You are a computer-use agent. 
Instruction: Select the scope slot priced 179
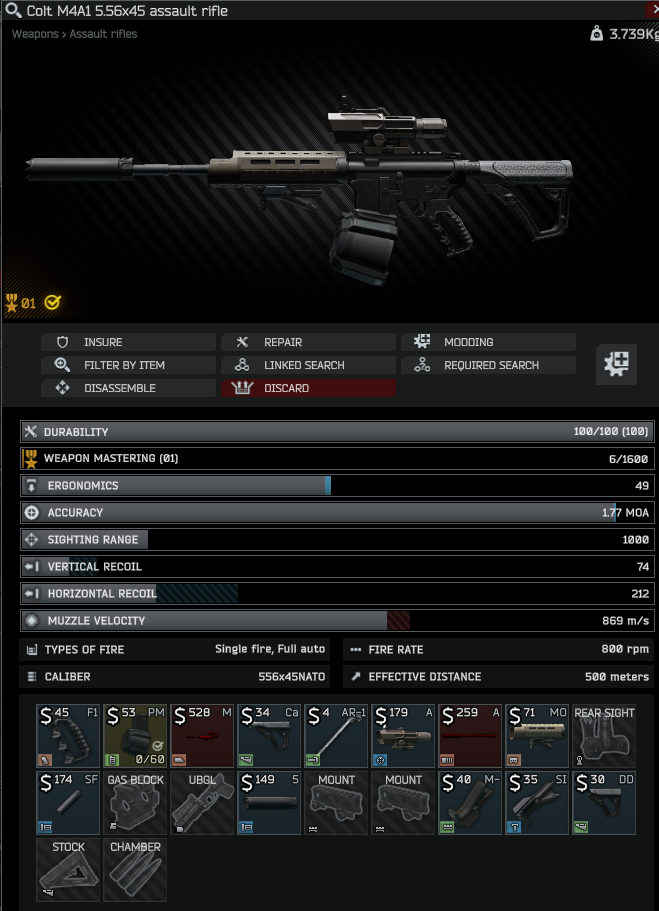(x=403, y=736)
